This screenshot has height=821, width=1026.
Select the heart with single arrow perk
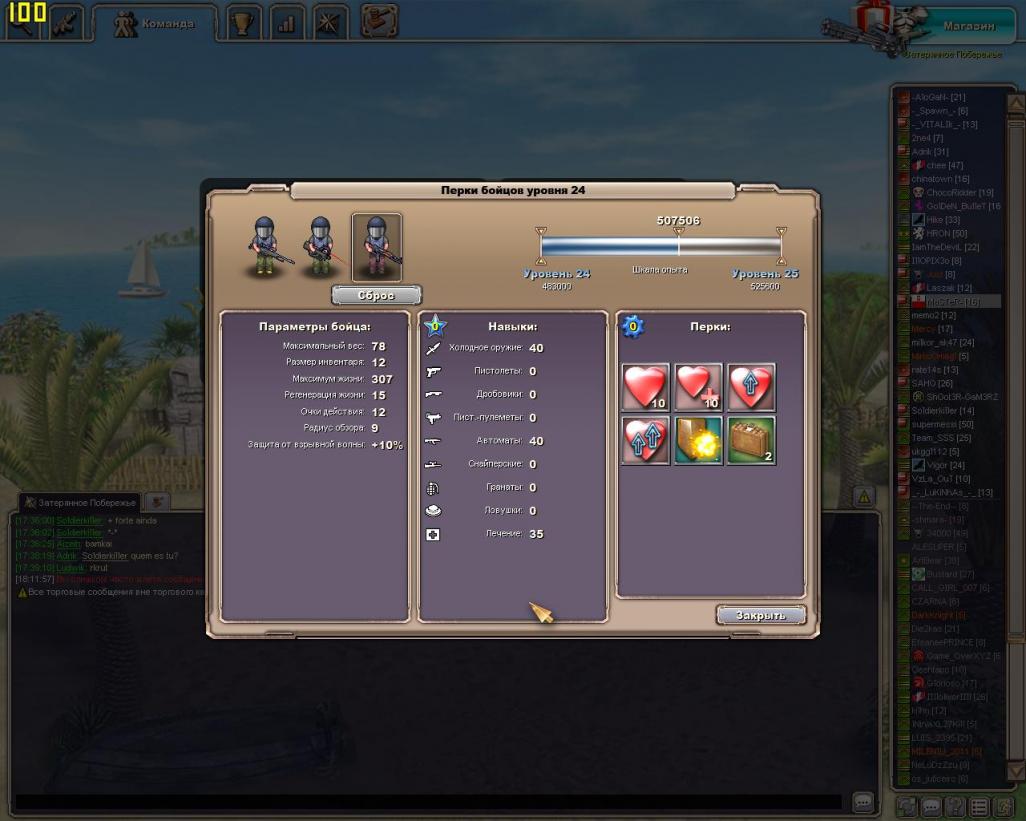pyautogui.click(x=751, y=387)
